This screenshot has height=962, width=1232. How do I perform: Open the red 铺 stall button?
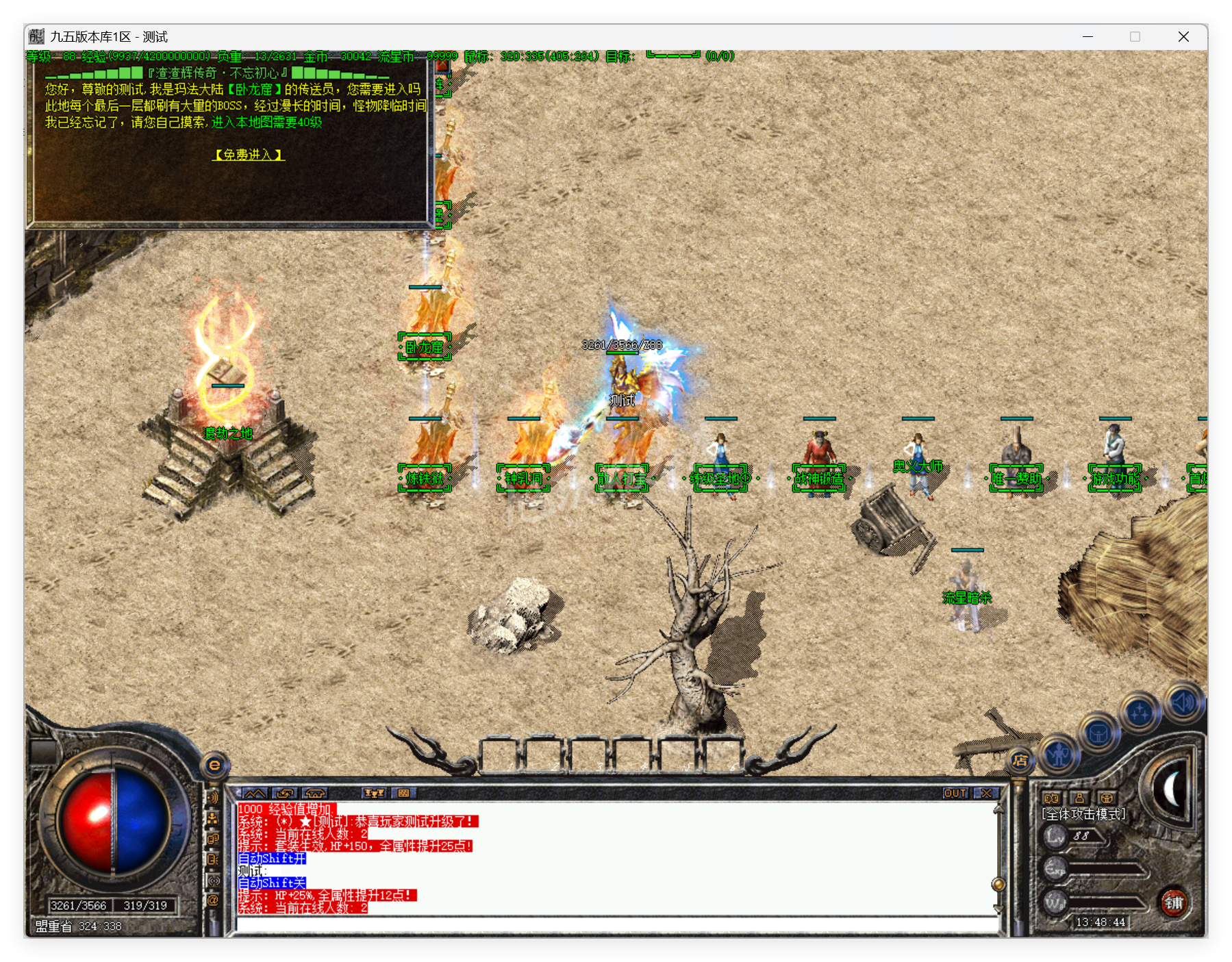pos(1174,902)
